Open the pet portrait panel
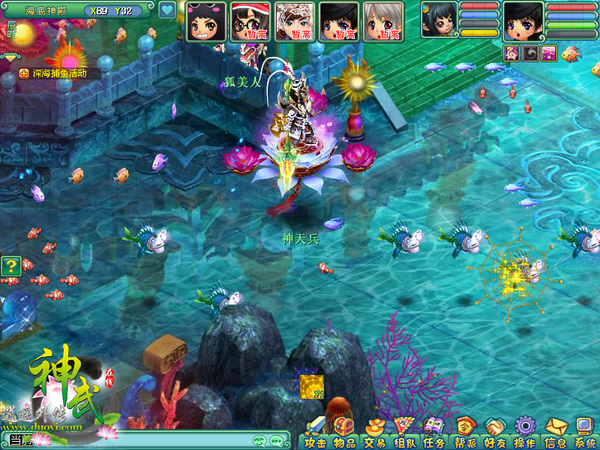This screenshot has height=450, width=600. pos(439,19)
